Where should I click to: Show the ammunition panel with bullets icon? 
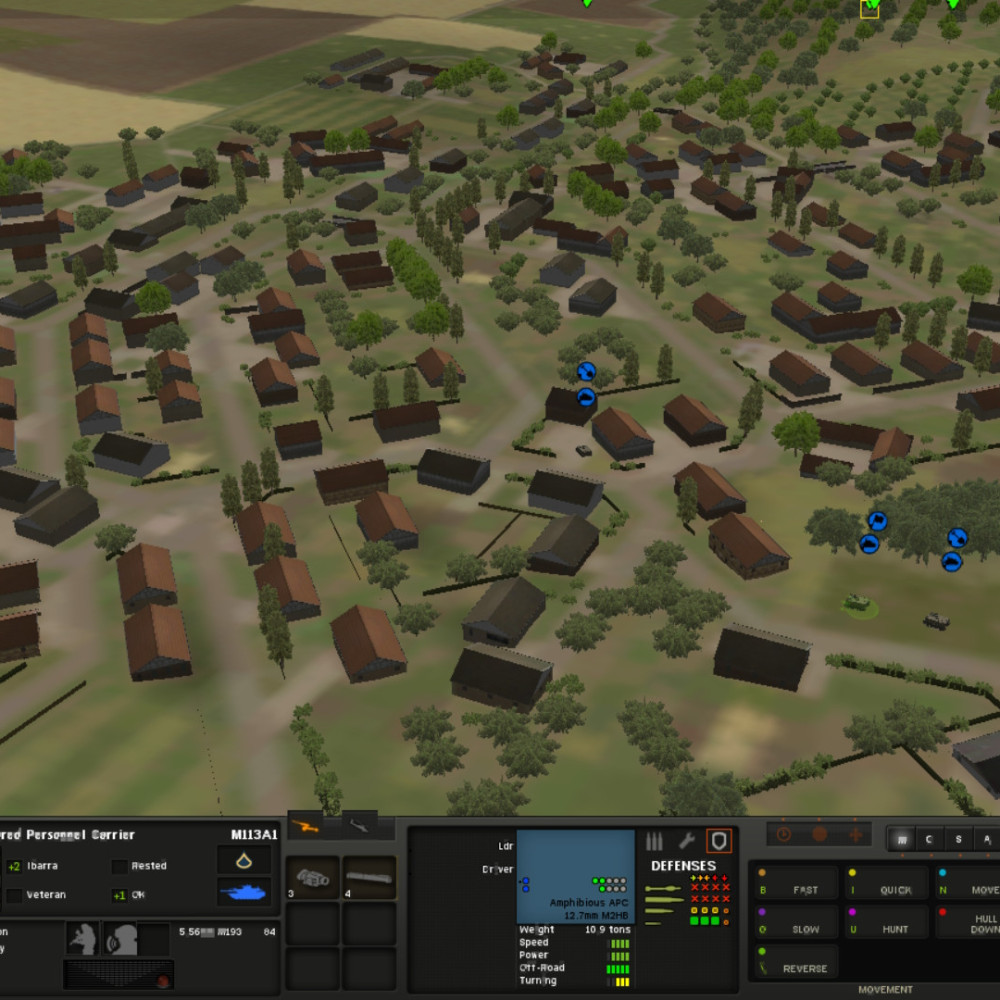655,841
